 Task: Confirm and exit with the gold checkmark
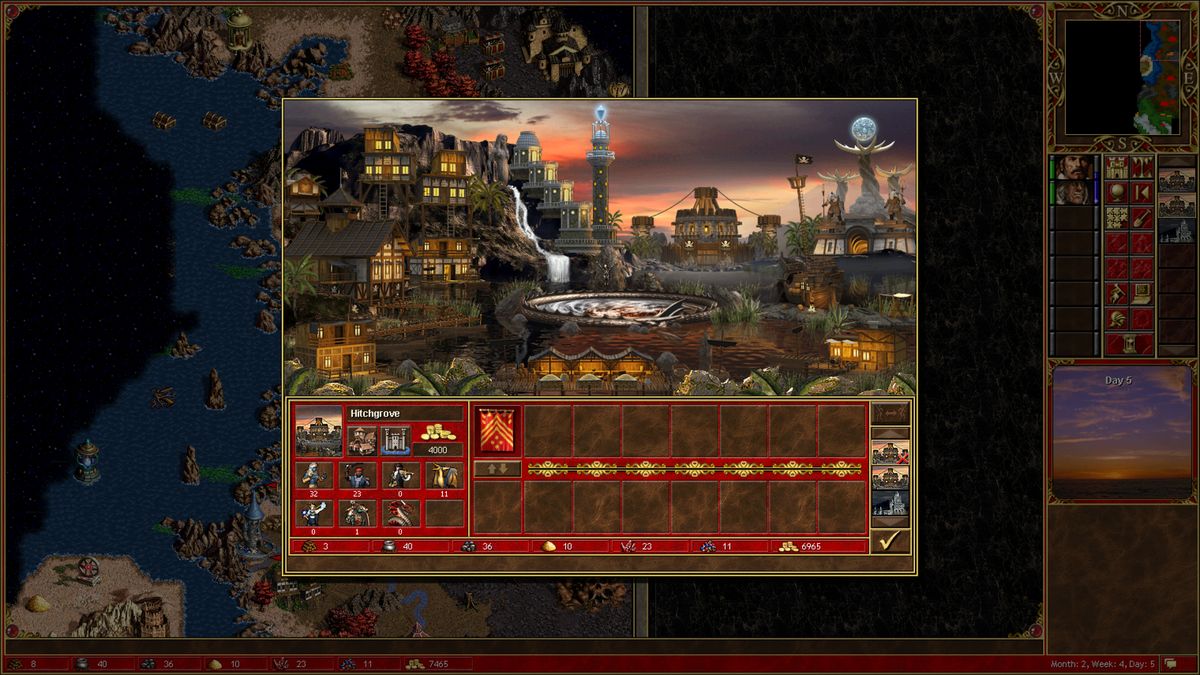click(x=888, y=541)
